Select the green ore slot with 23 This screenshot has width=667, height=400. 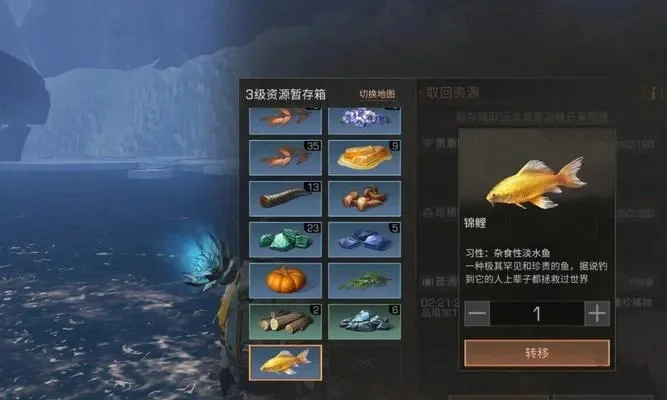[x=285, y=239]
